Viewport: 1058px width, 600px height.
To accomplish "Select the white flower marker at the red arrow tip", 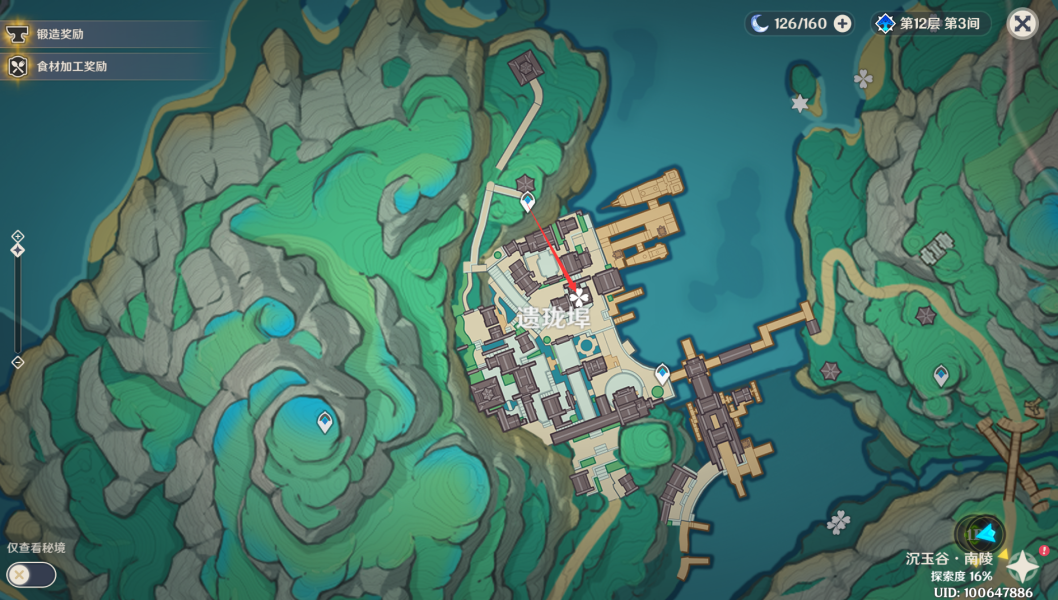I will point(577,296).
